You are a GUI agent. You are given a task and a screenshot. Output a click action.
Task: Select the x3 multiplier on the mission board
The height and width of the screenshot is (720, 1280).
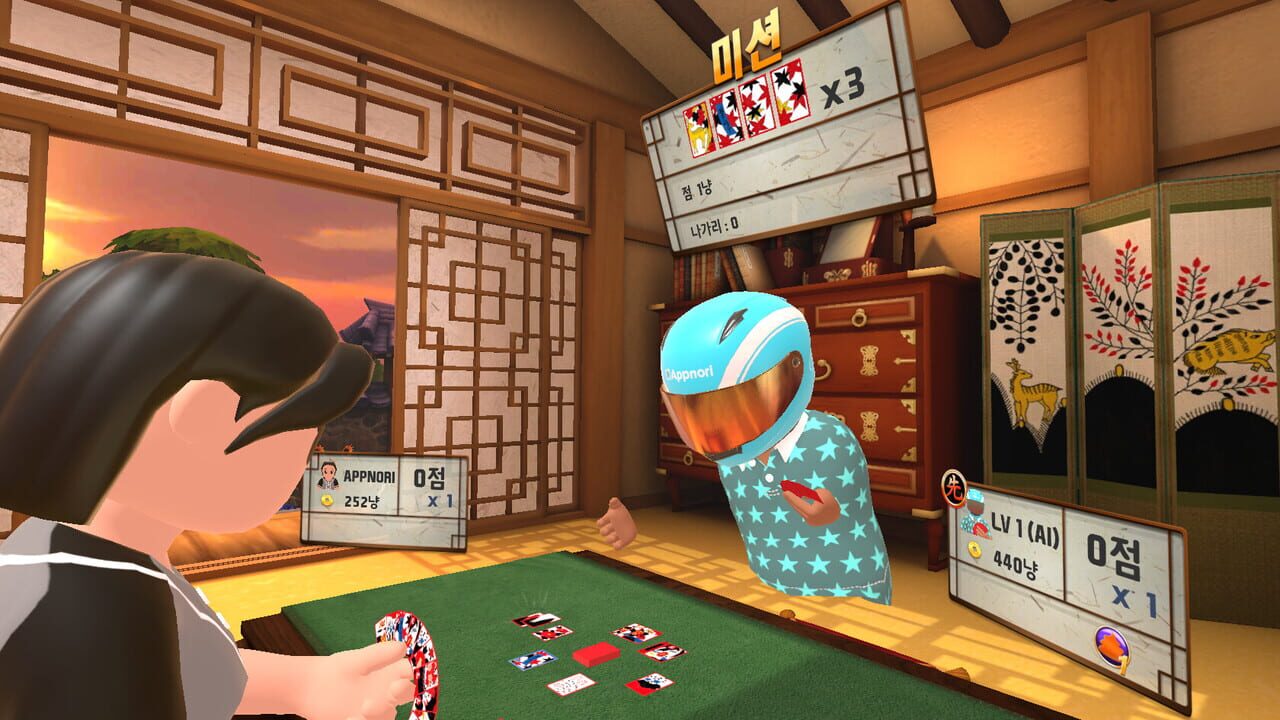point(843,88)
